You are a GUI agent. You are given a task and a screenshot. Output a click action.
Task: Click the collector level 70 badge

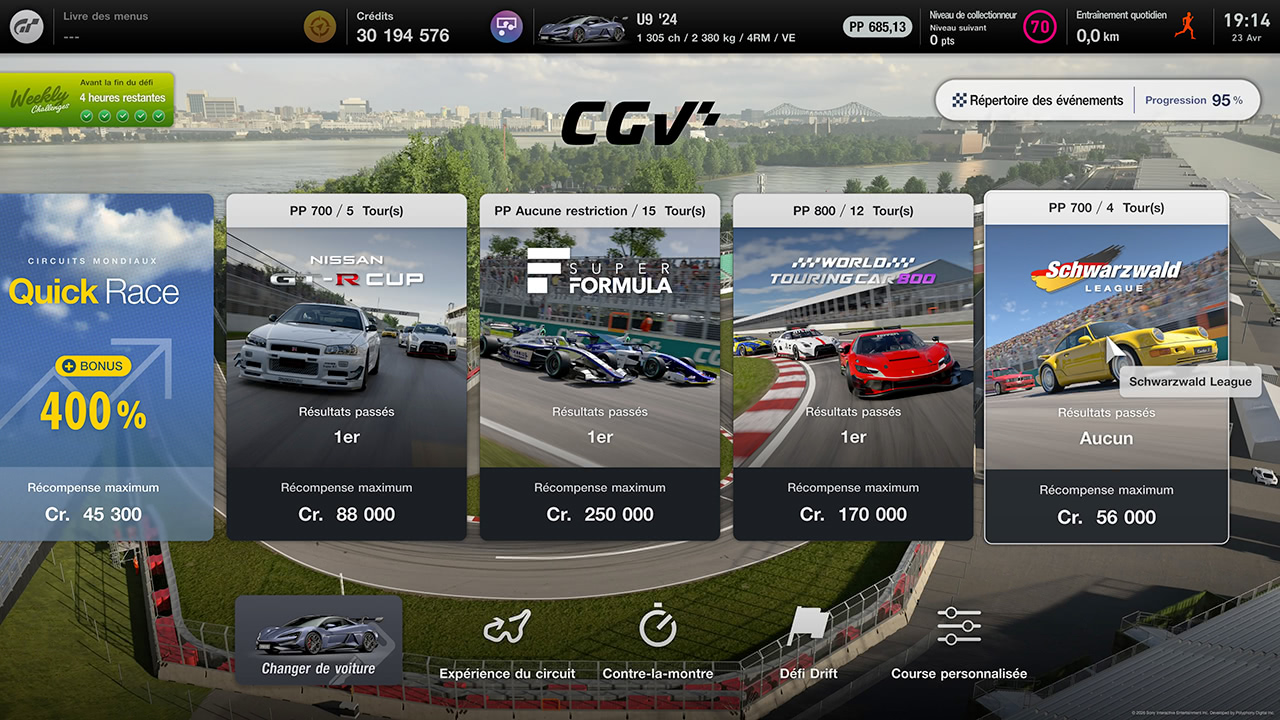pyautogui.click(x=1040, y=27)
